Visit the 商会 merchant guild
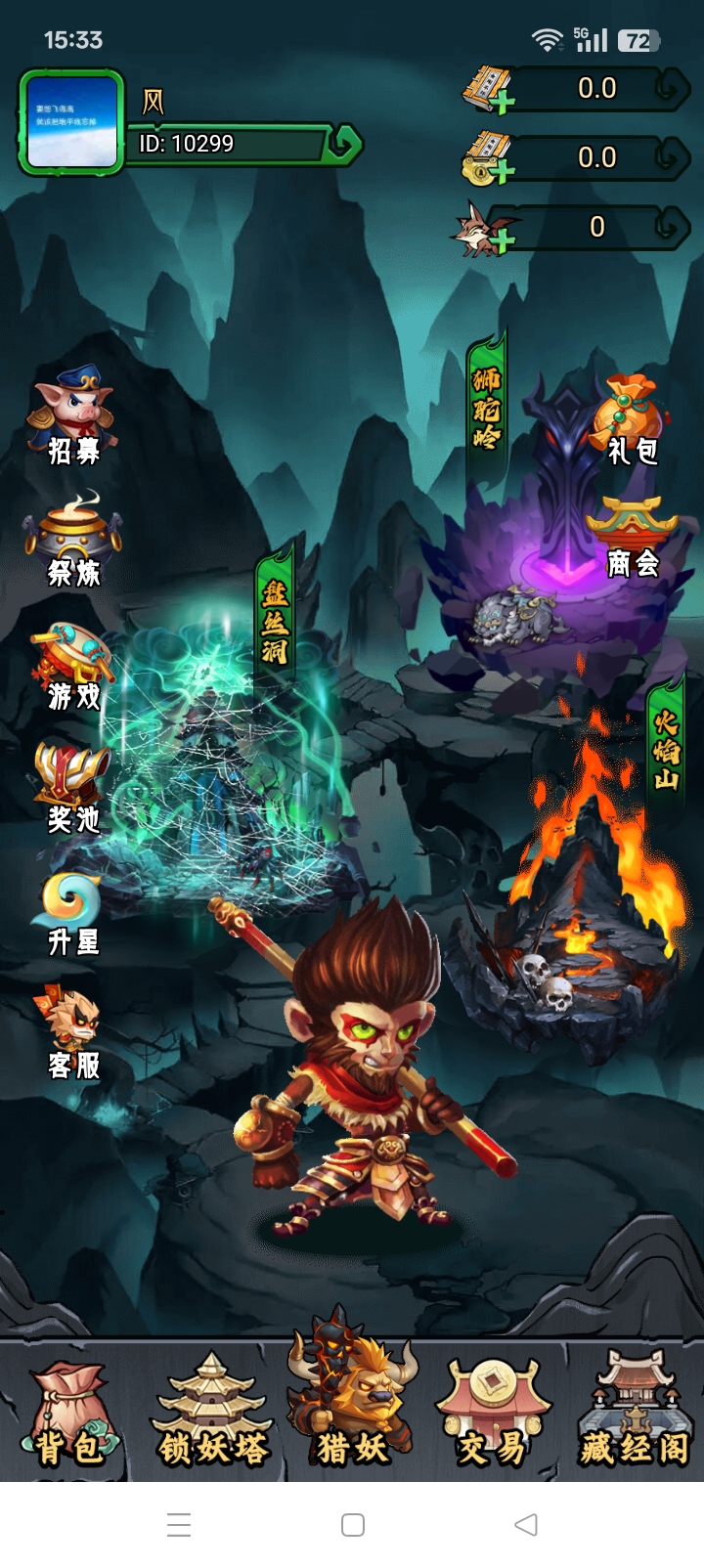704x1568 pixels. pos(632,538)
